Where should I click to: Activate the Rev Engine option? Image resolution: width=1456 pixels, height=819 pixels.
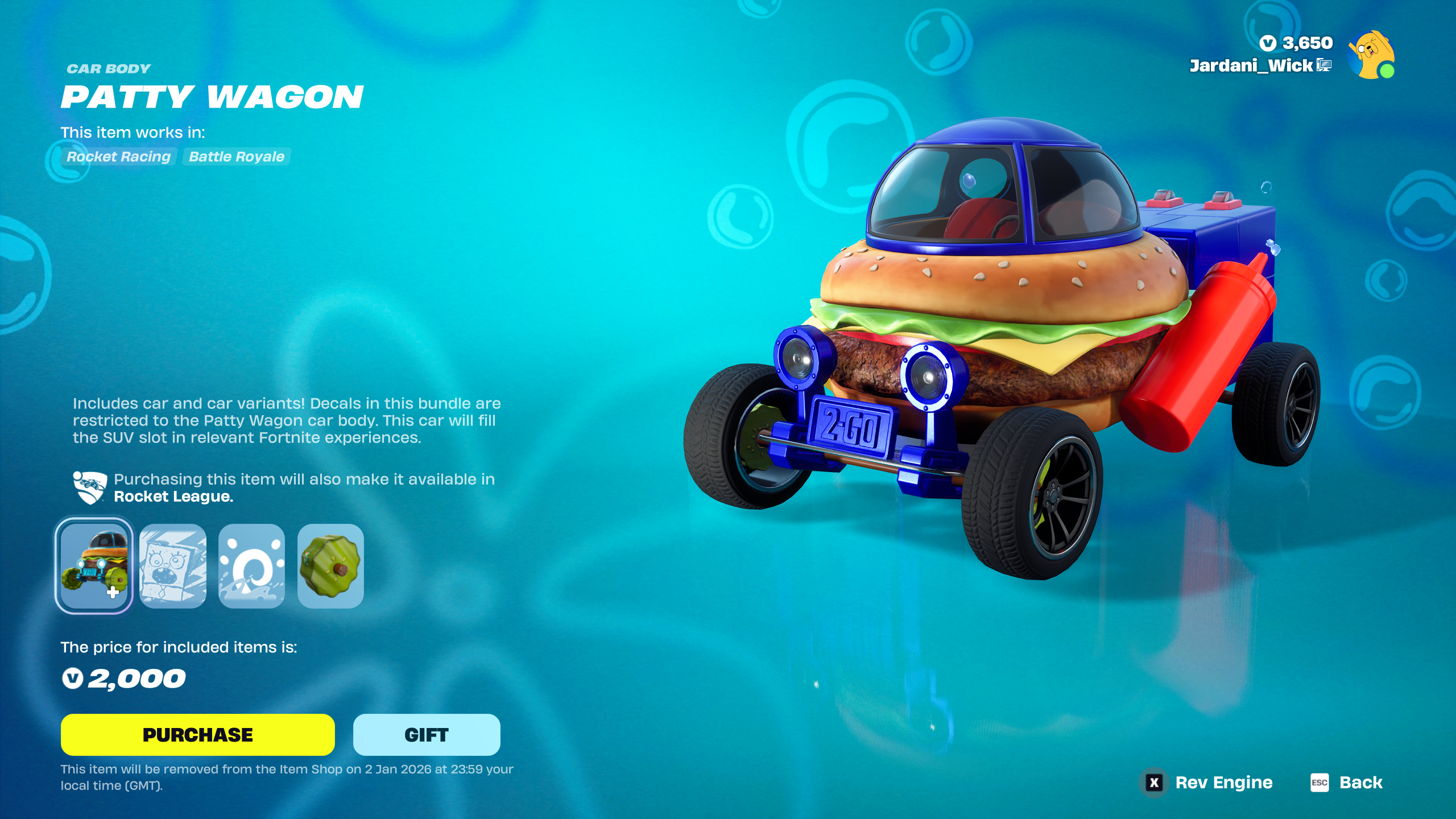click(1209, 783)
